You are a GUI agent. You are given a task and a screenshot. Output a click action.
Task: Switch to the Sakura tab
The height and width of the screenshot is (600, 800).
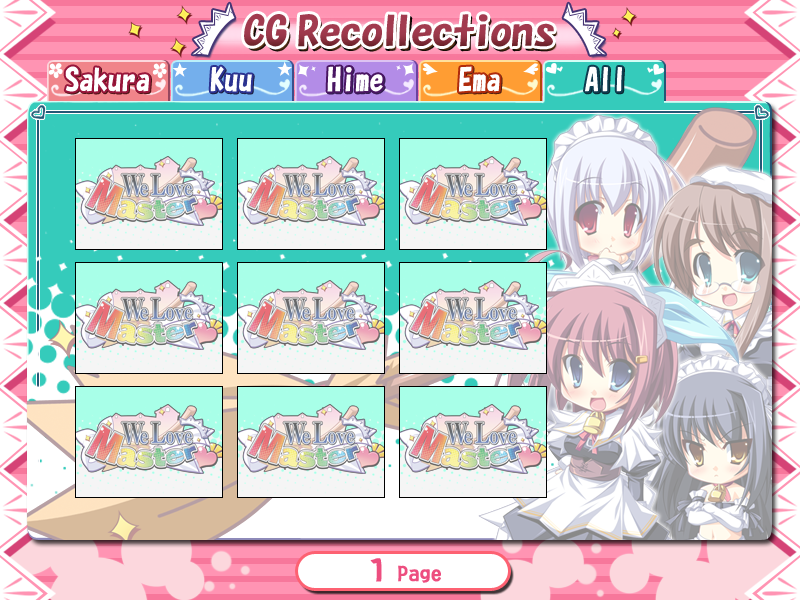pos(108,81)
